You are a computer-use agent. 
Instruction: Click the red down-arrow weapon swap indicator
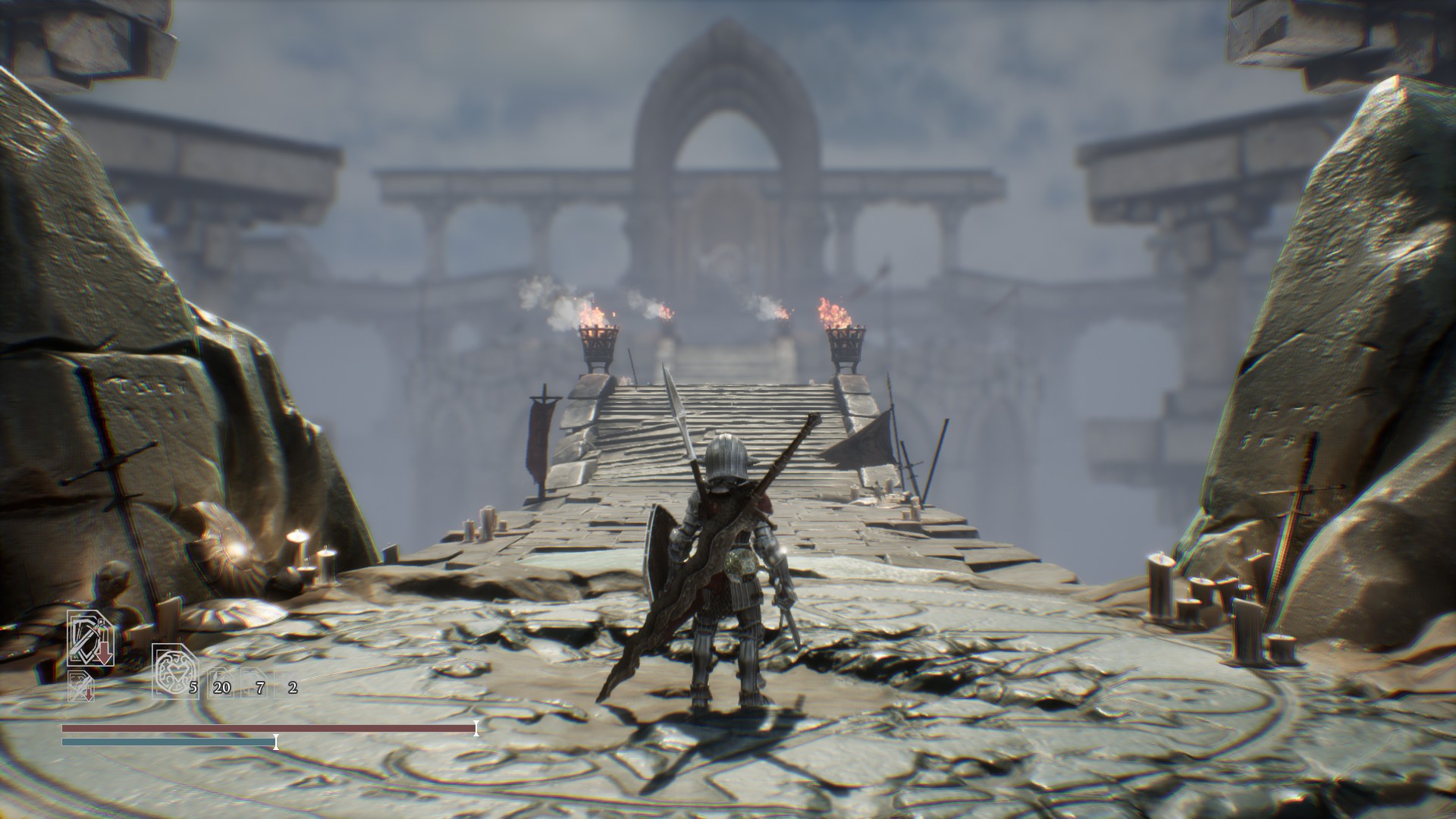coord(104,654)
